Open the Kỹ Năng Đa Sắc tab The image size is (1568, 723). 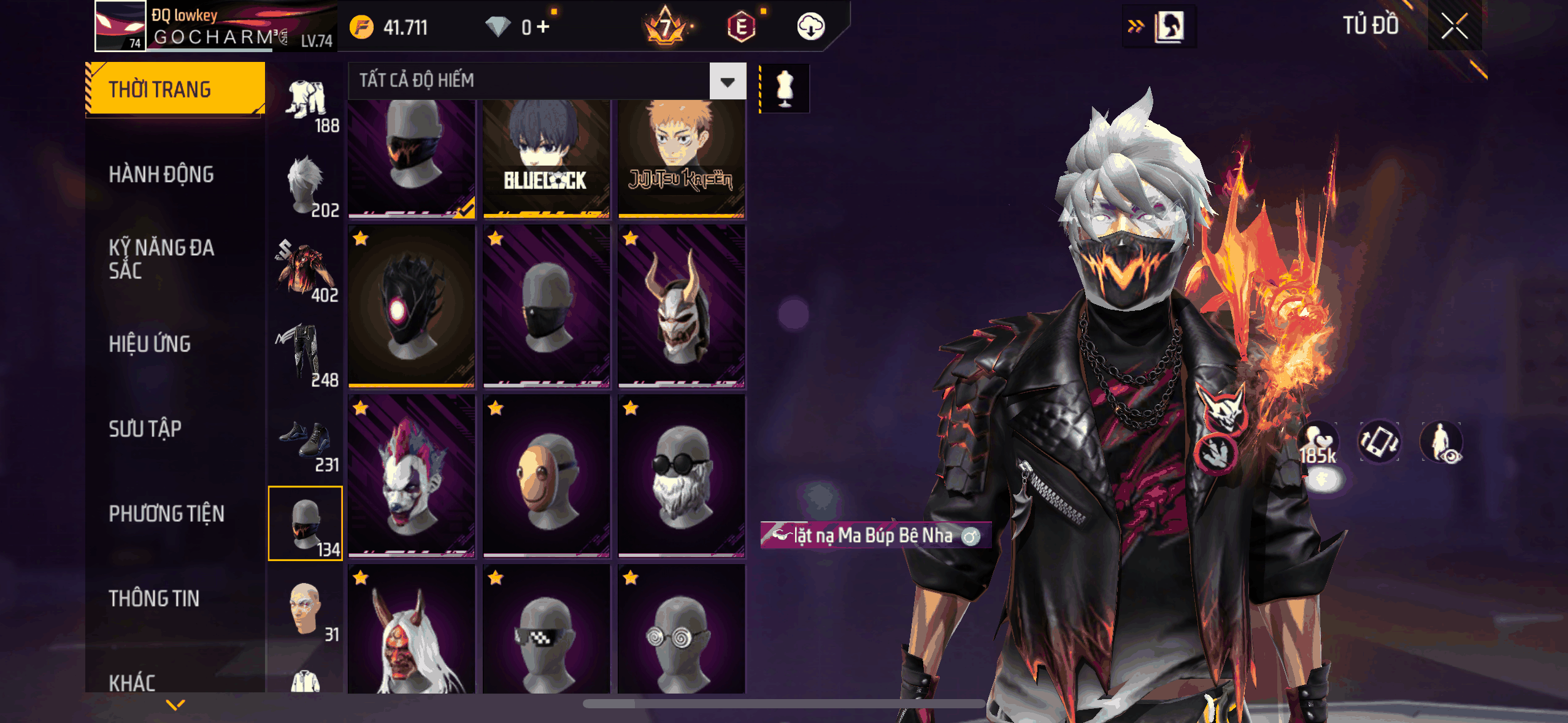click(161, 259)
